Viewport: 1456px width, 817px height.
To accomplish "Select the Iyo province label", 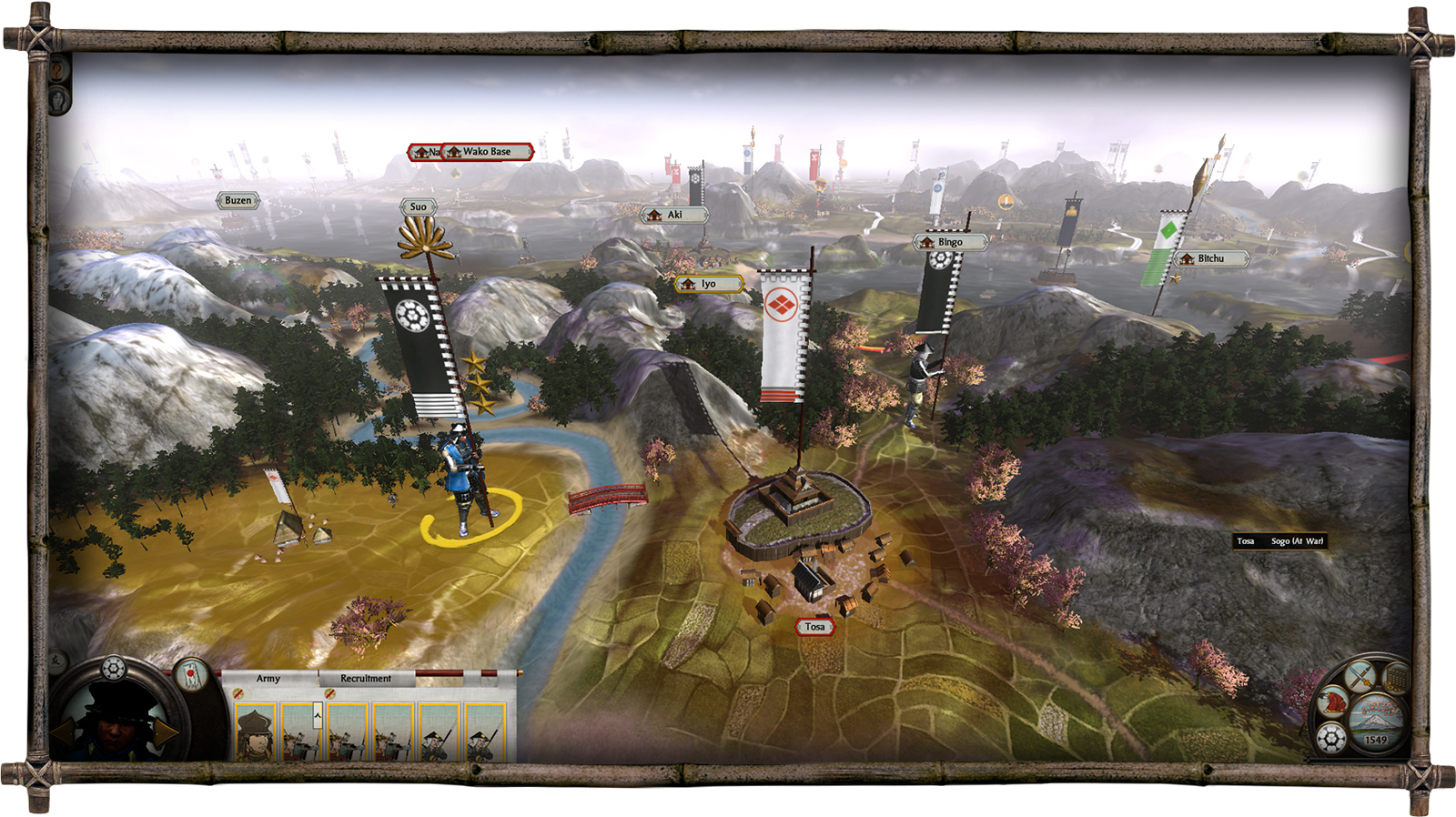I will [x=708, y=284].
